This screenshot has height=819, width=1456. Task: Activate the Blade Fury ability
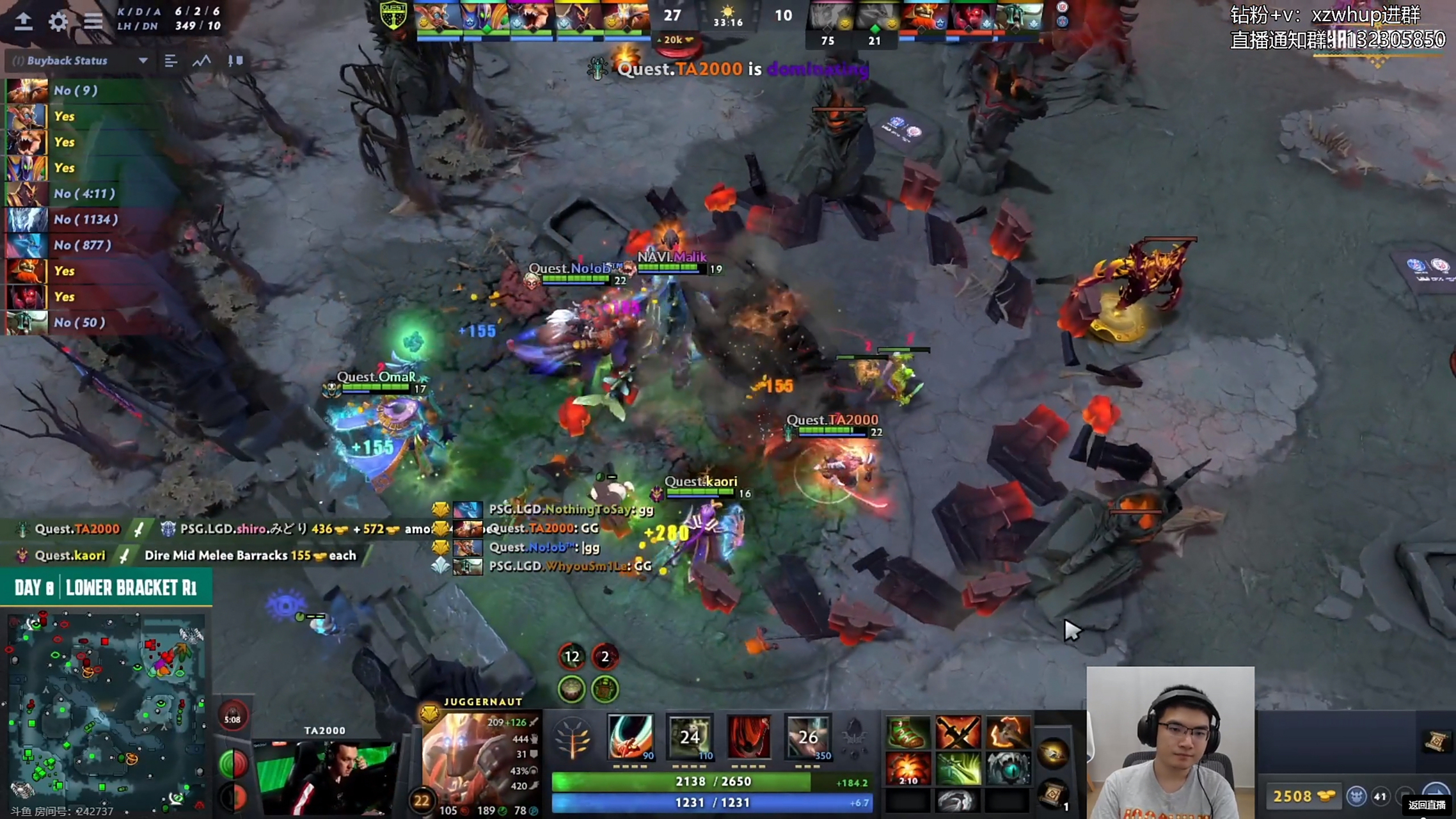pyautogui.click(x=630, y=737)
